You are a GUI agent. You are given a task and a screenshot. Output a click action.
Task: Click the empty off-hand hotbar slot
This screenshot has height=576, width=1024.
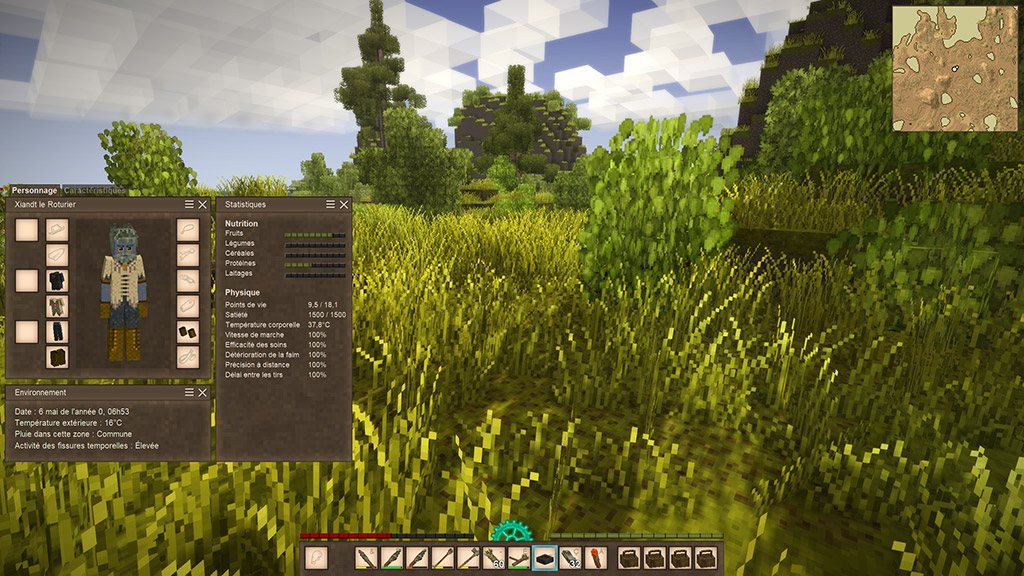tap(316, 558)
